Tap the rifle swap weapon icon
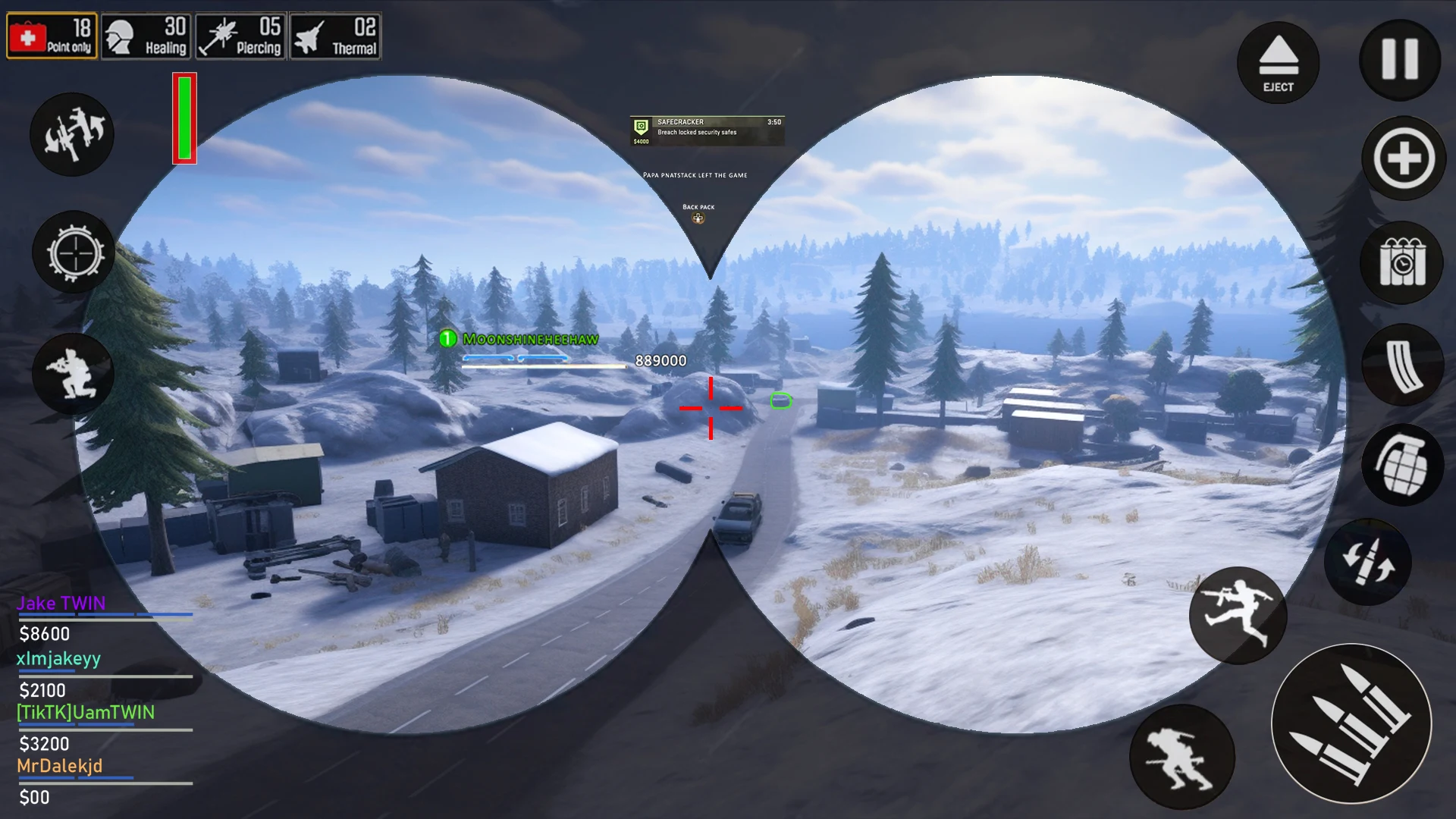The height and width of the screenshot is (819, 1456). [x=72, y=134]
